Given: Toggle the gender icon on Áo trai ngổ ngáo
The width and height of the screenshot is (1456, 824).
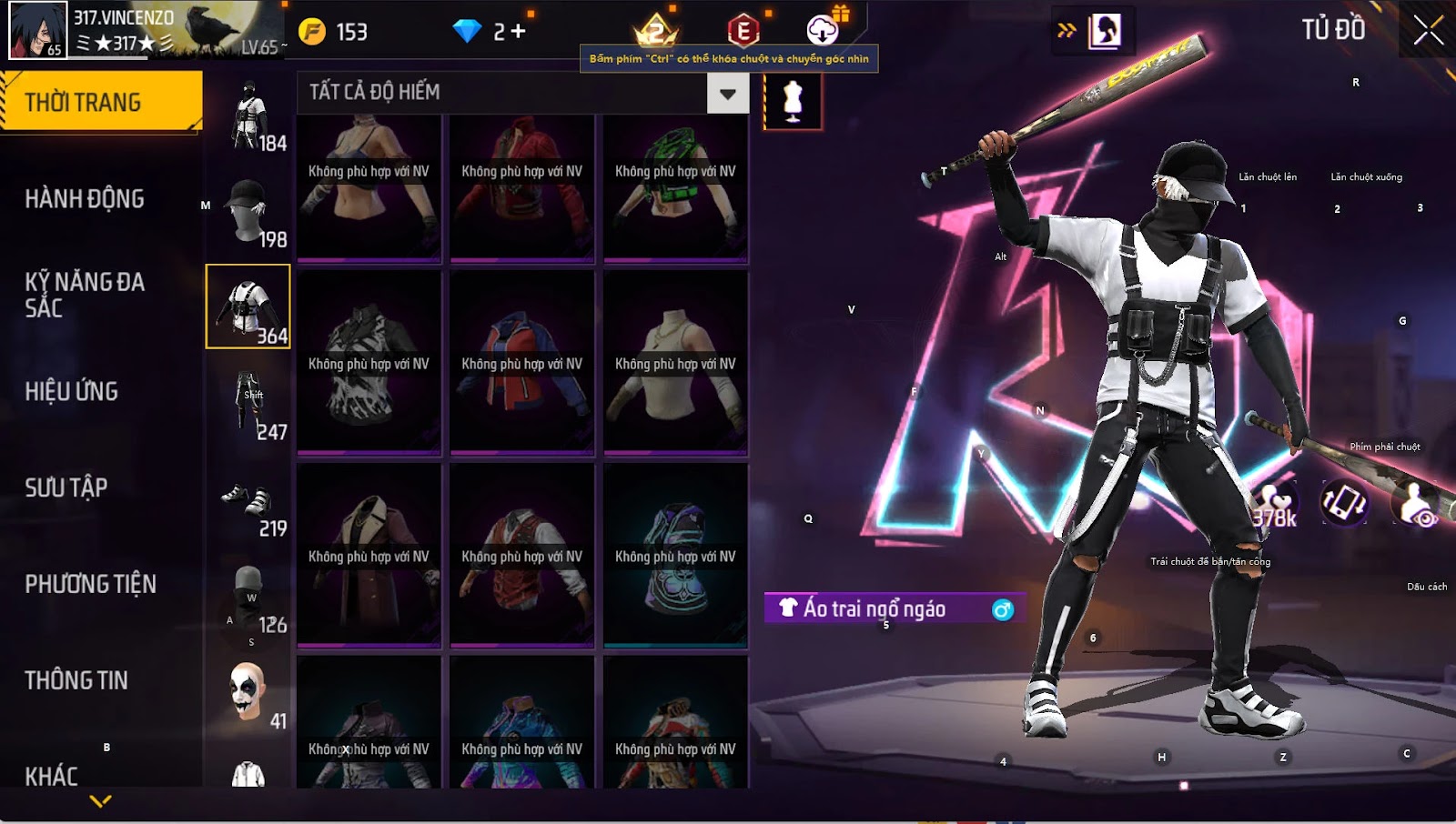Looking at the screenshot, I should click(x=1002, y=609).
